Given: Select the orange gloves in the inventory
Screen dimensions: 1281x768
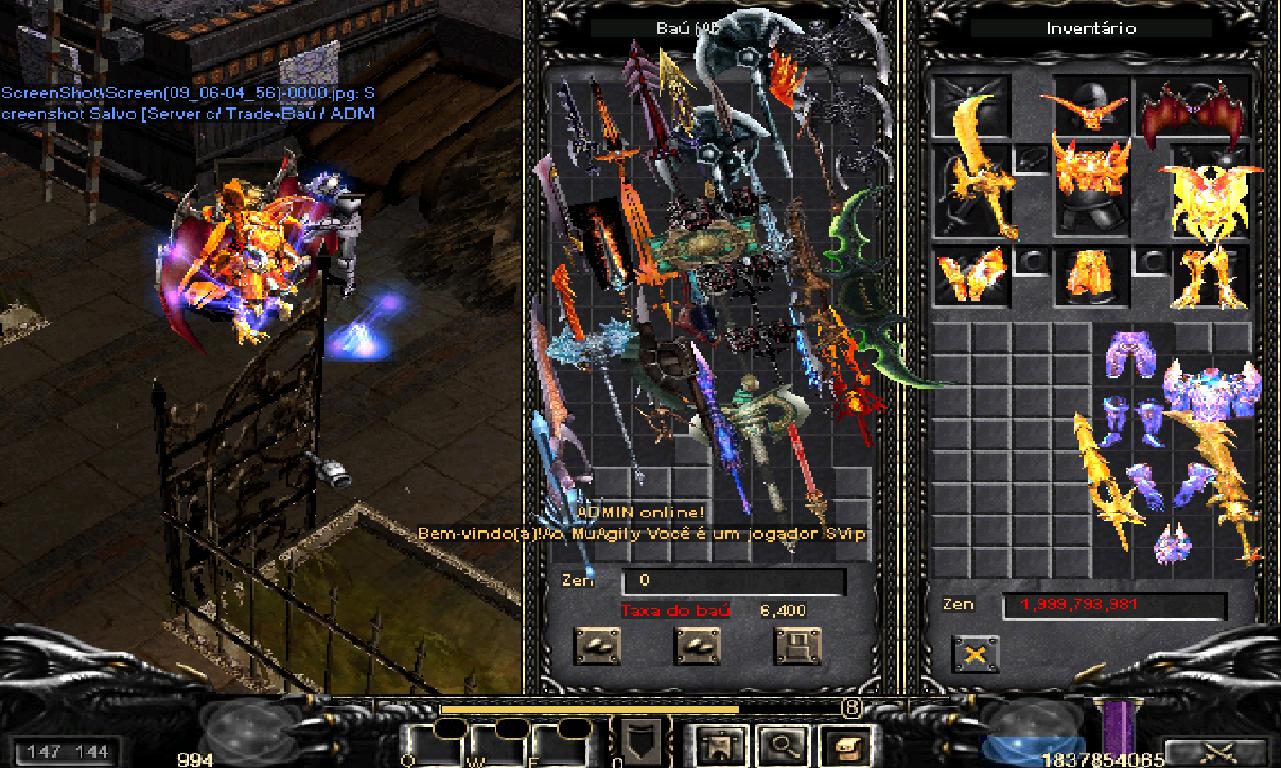Looking at the screenshot, I should pos(969,275).
